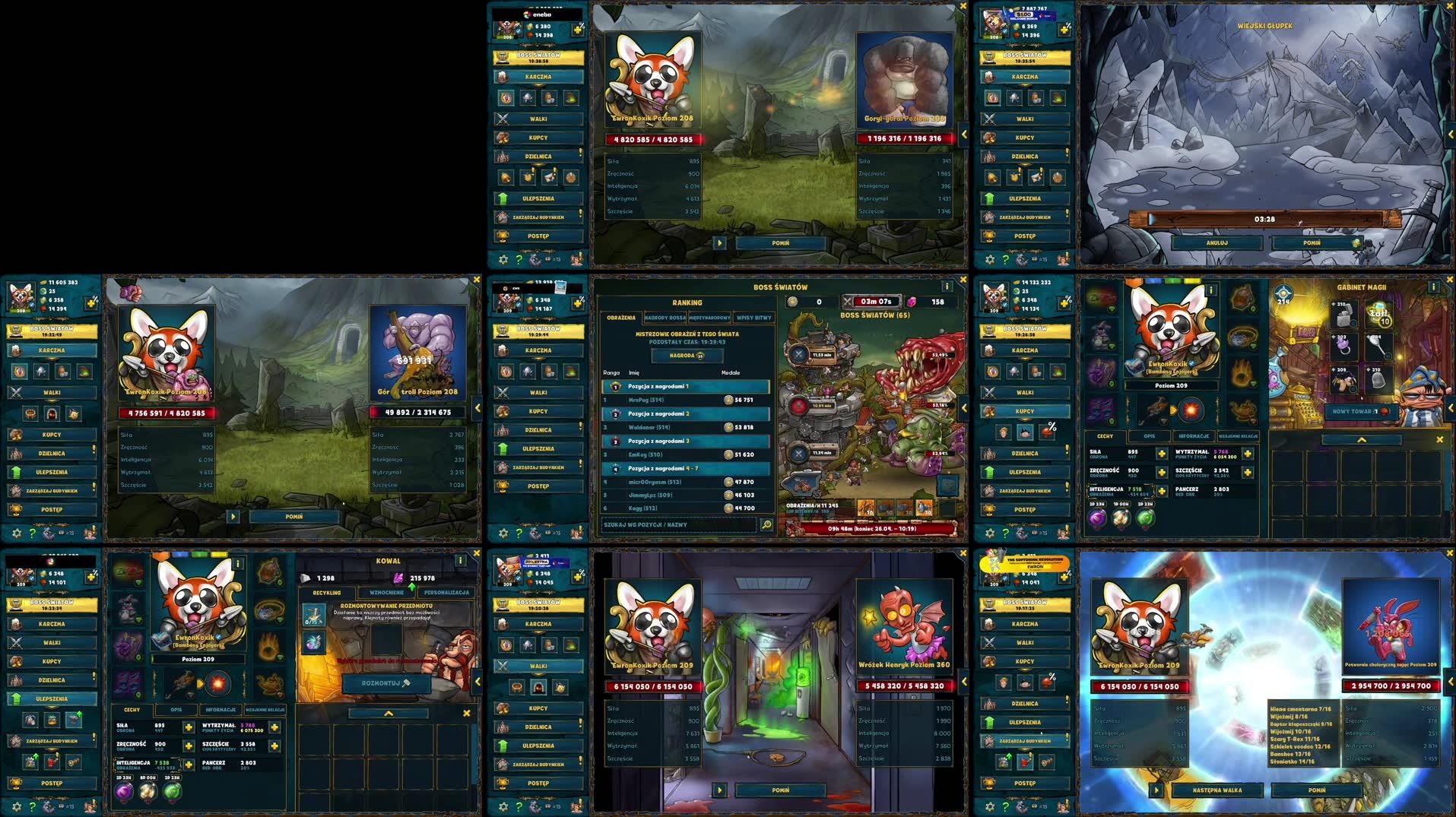Click the green question mark help icon

point(520,259)
